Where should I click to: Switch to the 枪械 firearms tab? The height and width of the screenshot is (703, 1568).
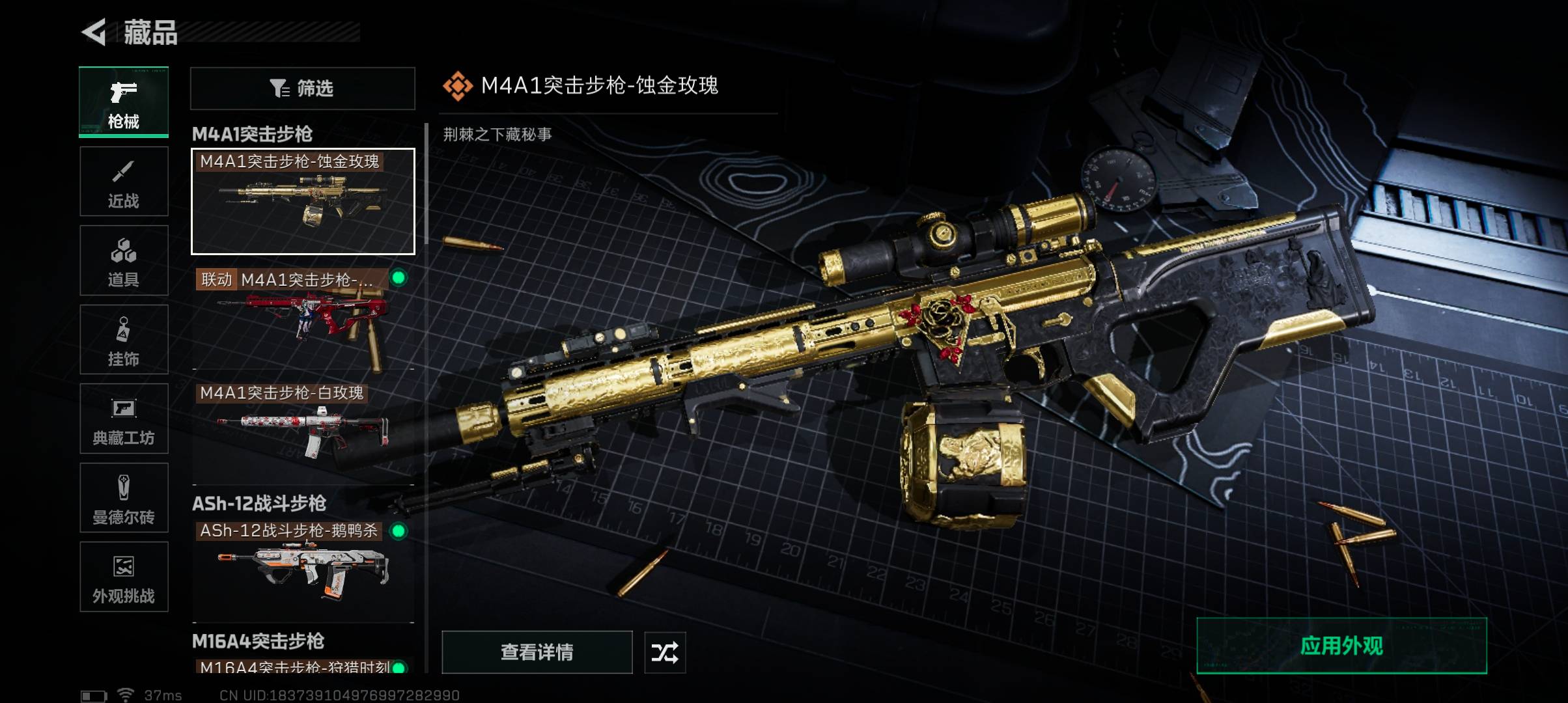(x=124, y=102)
